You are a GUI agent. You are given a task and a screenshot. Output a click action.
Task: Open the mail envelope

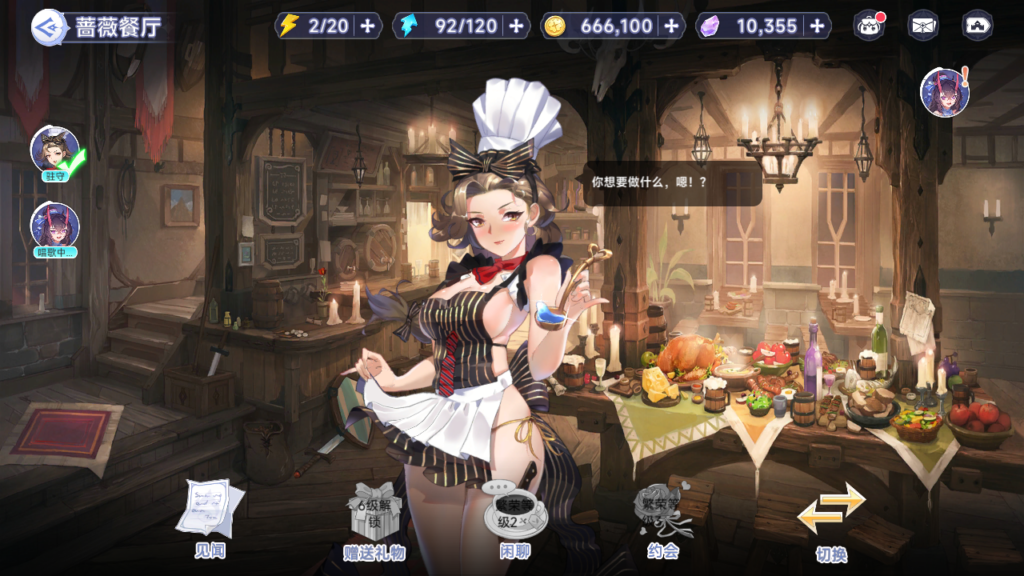point(922,26)
